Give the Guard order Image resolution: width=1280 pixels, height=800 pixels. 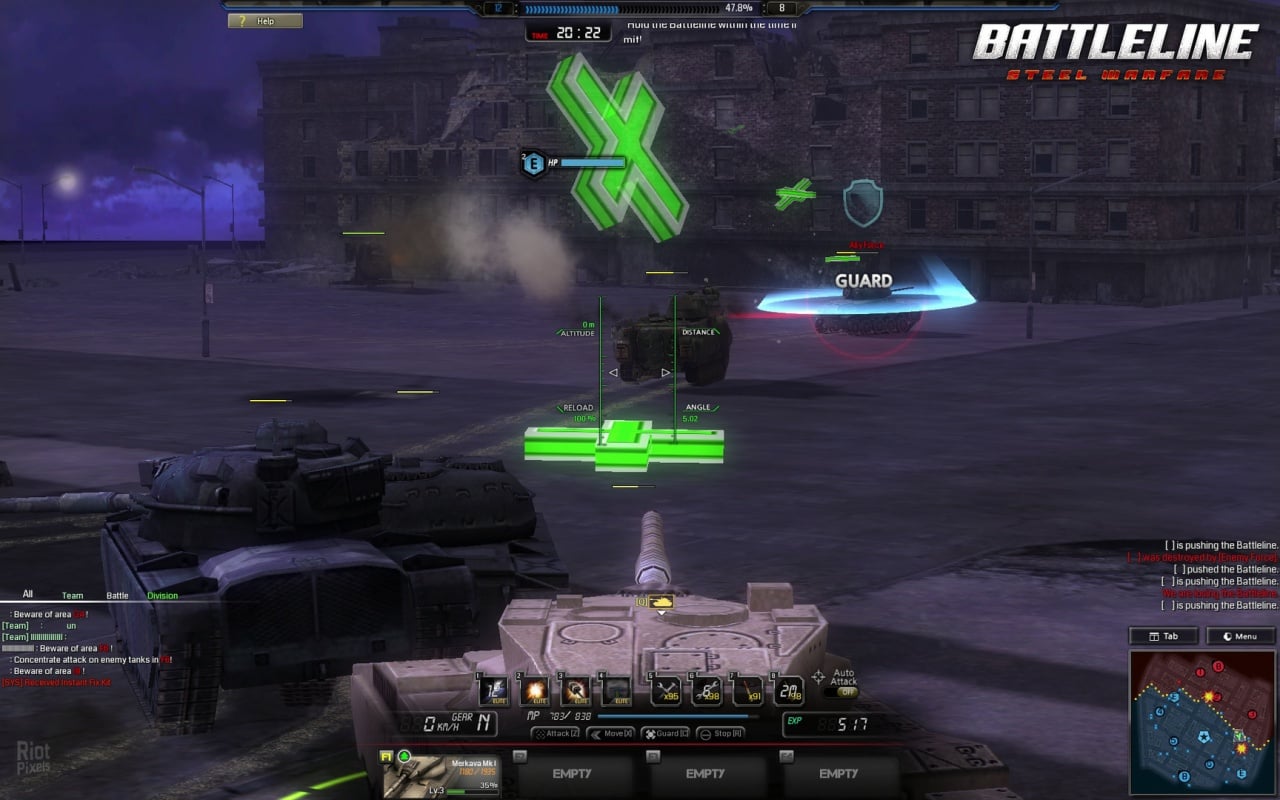(665, 733)
